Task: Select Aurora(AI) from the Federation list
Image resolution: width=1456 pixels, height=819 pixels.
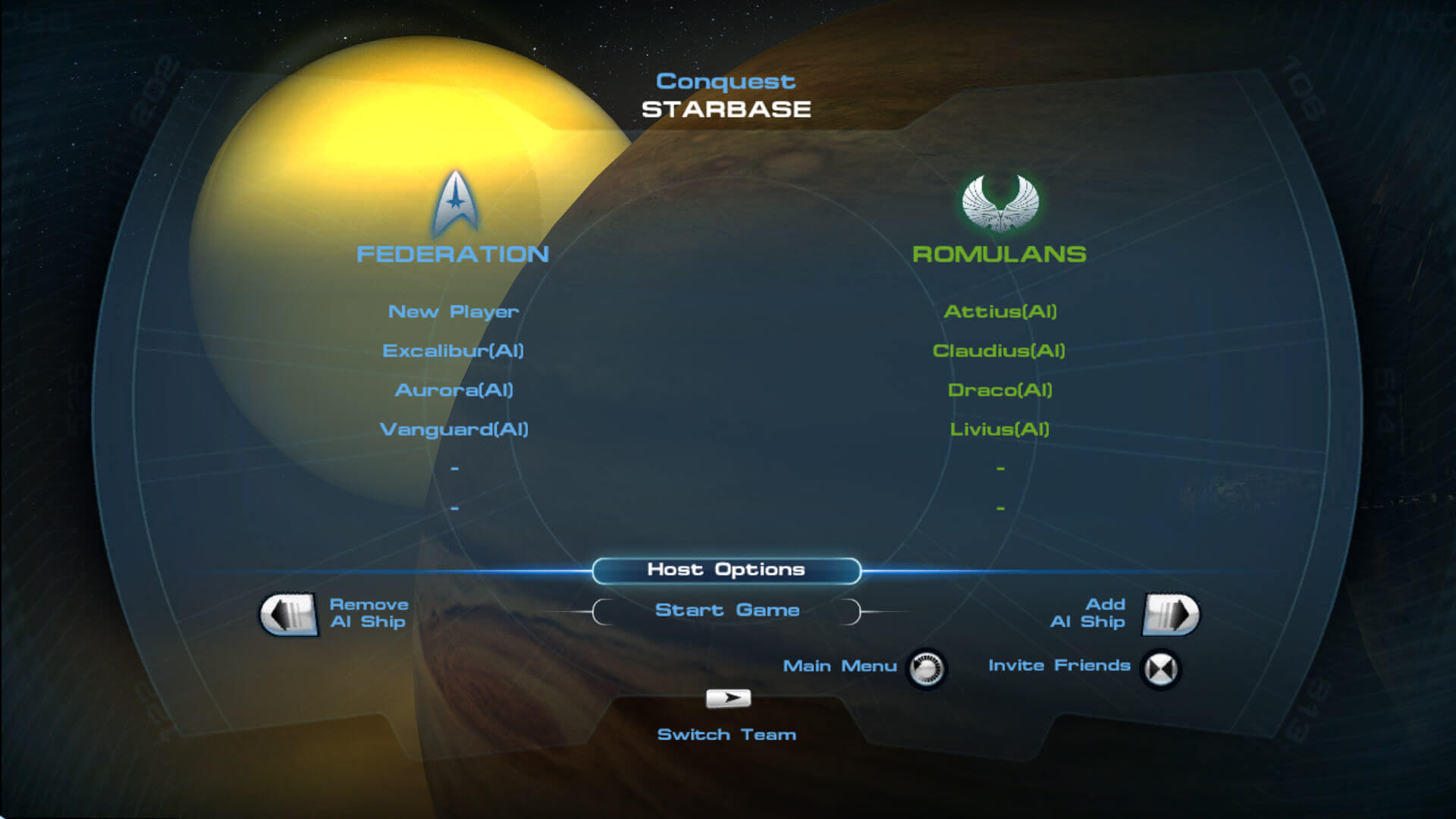Action: [453, 391]
